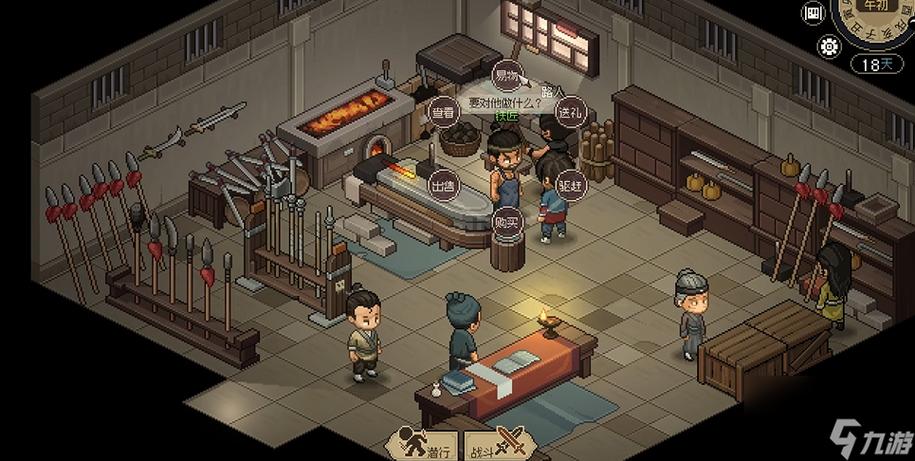This screenshot has width=915, height=461.
Task: Pick the 送礼 (give gift) option
Action: coord(571,113)
